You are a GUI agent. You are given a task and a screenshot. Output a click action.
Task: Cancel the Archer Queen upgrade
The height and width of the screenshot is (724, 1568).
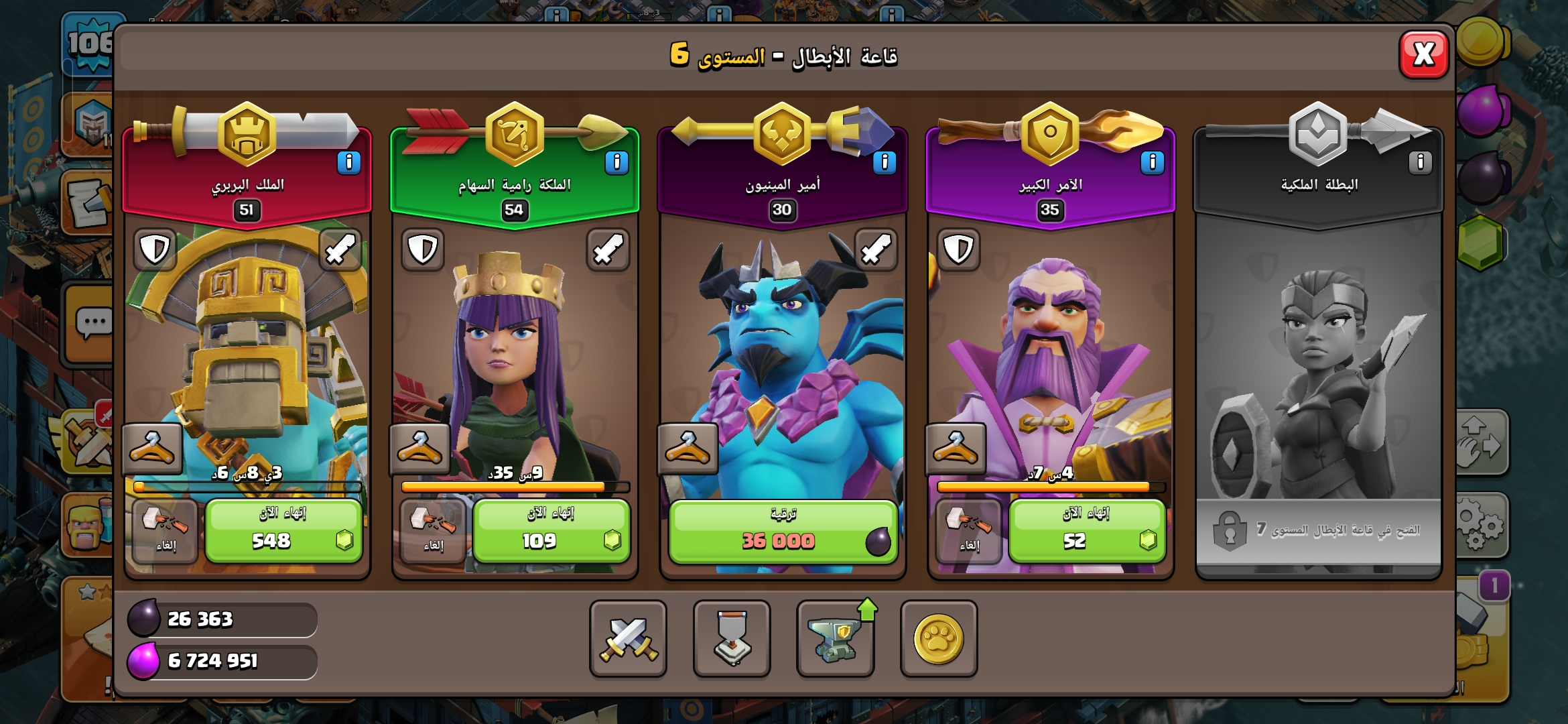point(433,531)
